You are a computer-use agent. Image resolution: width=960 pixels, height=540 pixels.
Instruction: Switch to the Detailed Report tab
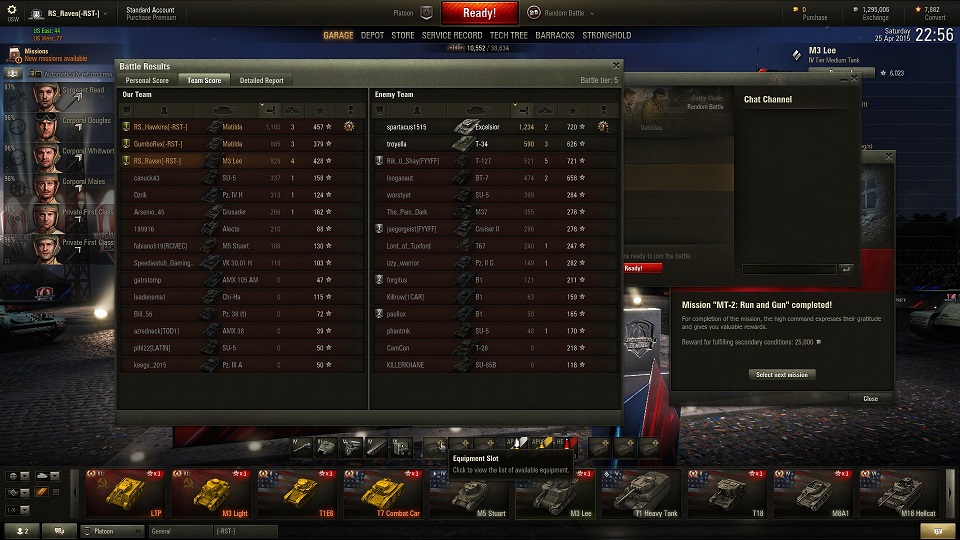[261, 80]
